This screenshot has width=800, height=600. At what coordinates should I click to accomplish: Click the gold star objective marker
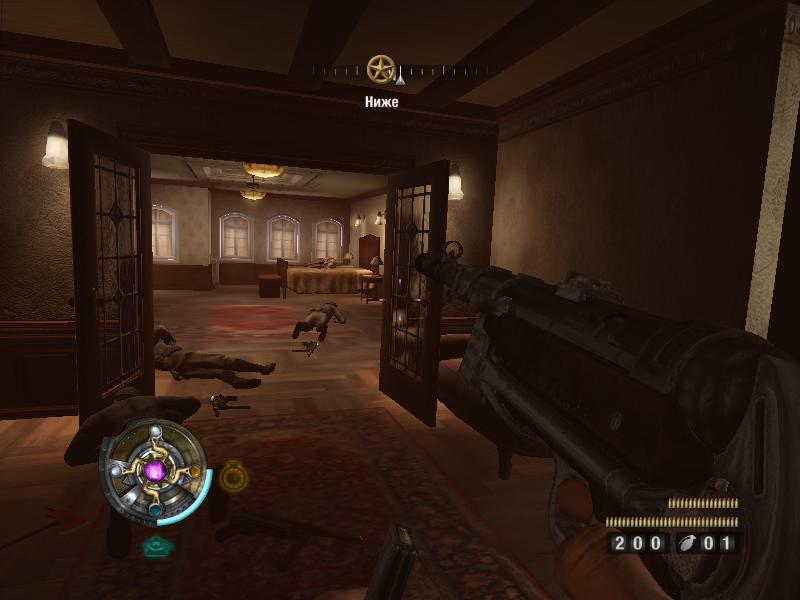tap(380, 69)
